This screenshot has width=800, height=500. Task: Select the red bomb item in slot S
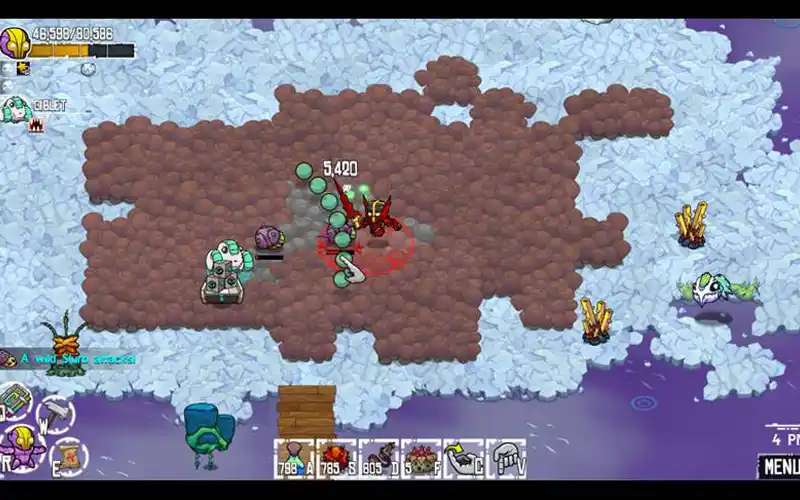[x=336, y=458]
